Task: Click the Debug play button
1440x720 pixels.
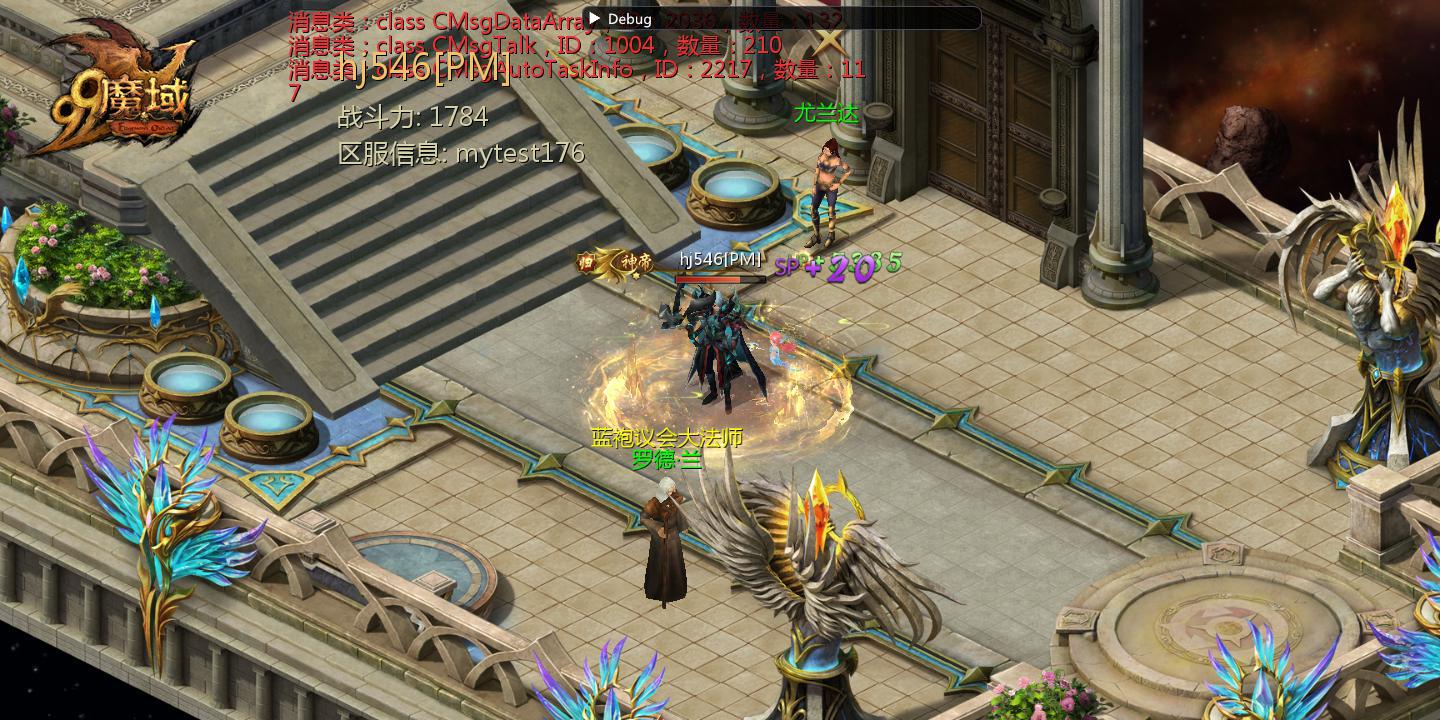Action: [x=594, y=19]
